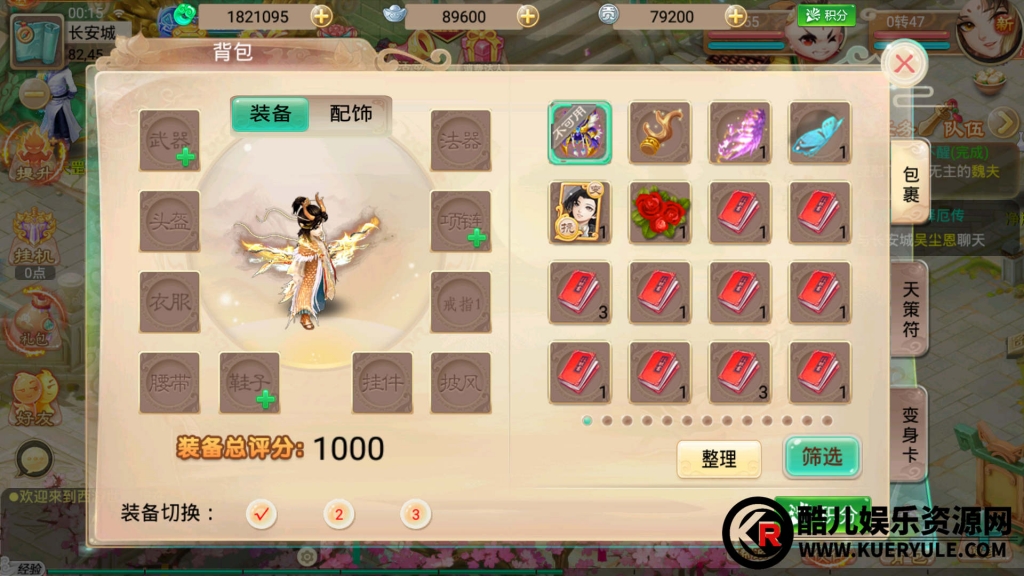
Task: Switch to equipment set 3
Action: tap(415, 514)
